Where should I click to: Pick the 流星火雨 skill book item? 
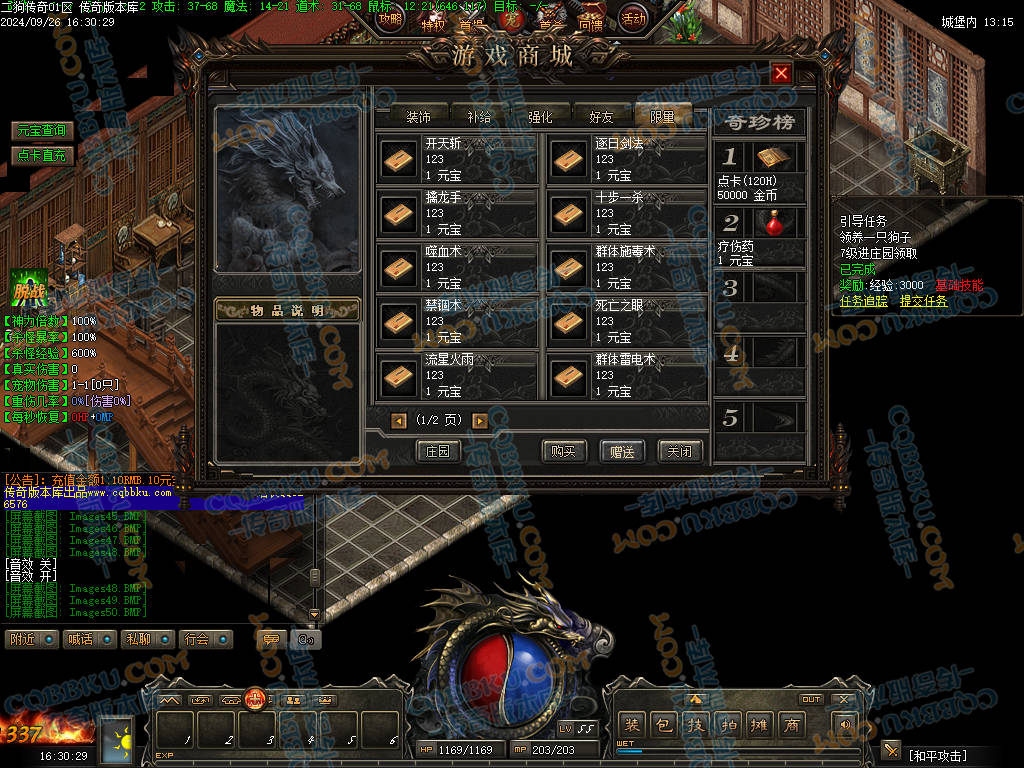(399, 376)
